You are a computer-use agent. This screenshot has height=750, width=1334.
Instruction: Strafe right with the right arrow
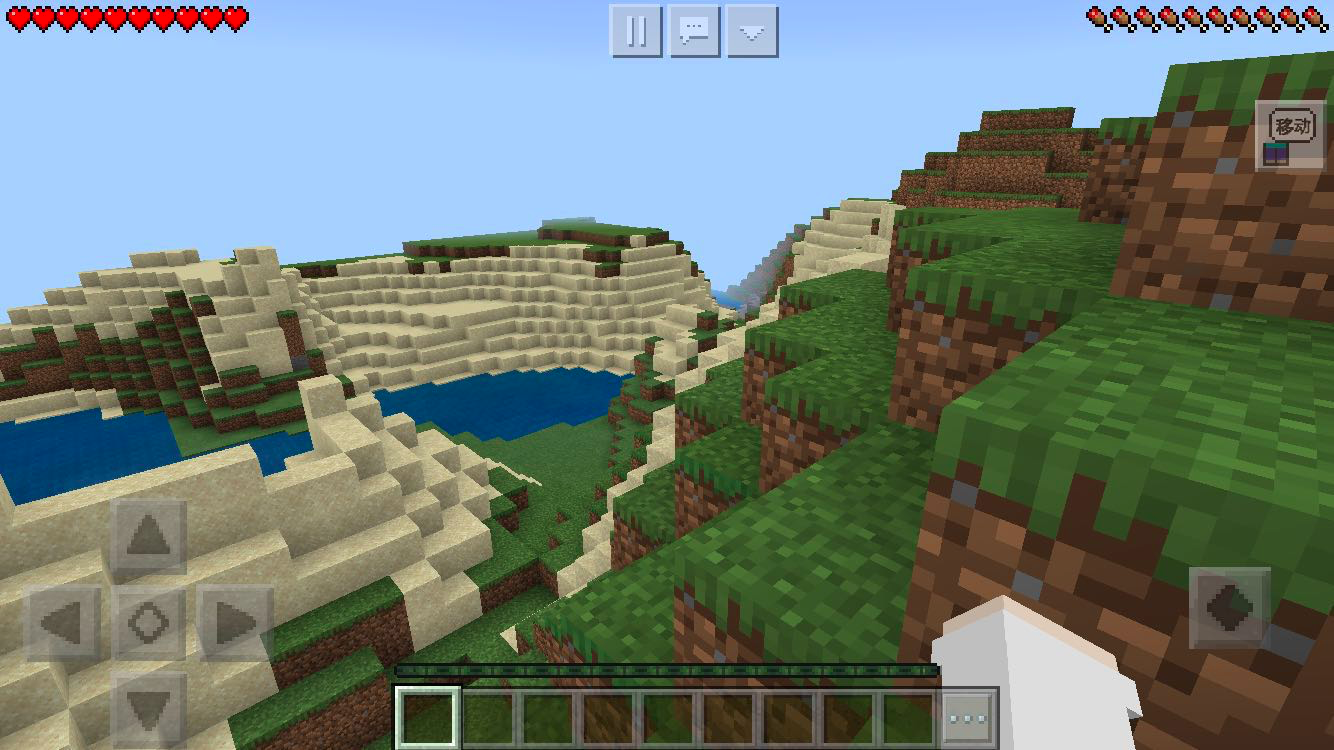(x=235, y=624)
